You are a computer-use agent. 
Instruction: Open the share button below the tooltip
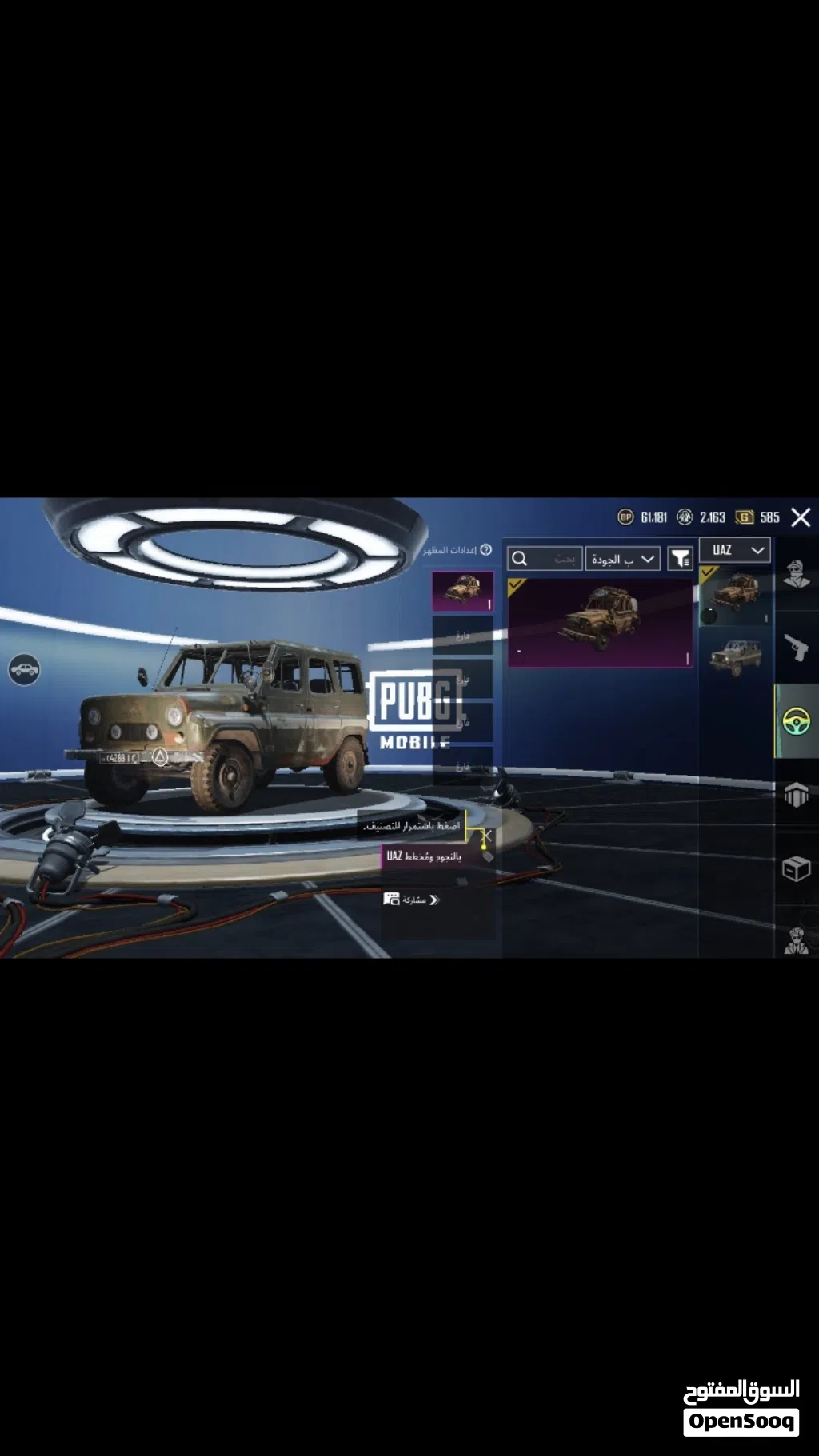pos(412,900)
